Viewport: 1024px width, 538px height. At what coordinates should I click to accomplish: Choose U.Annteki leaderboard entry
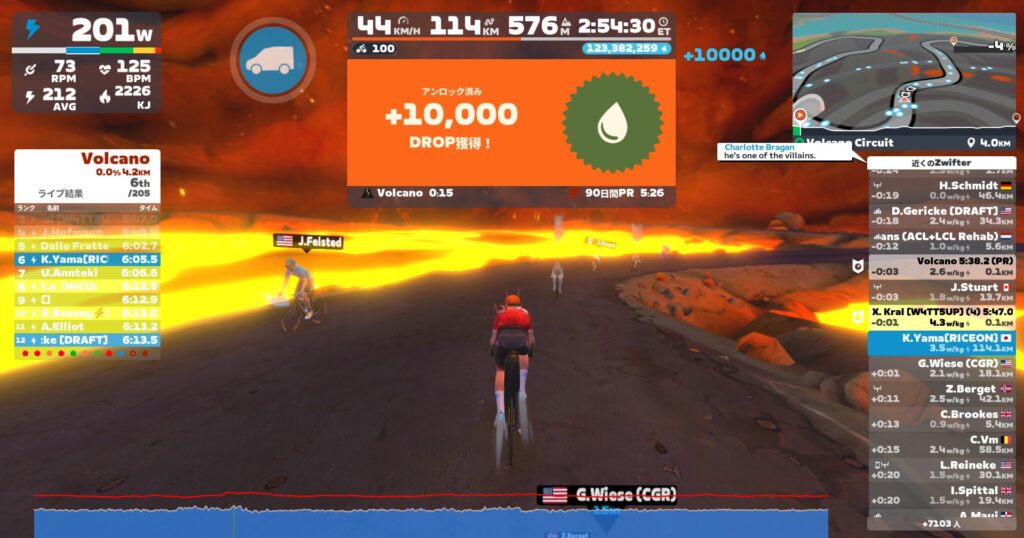point(88,272)
